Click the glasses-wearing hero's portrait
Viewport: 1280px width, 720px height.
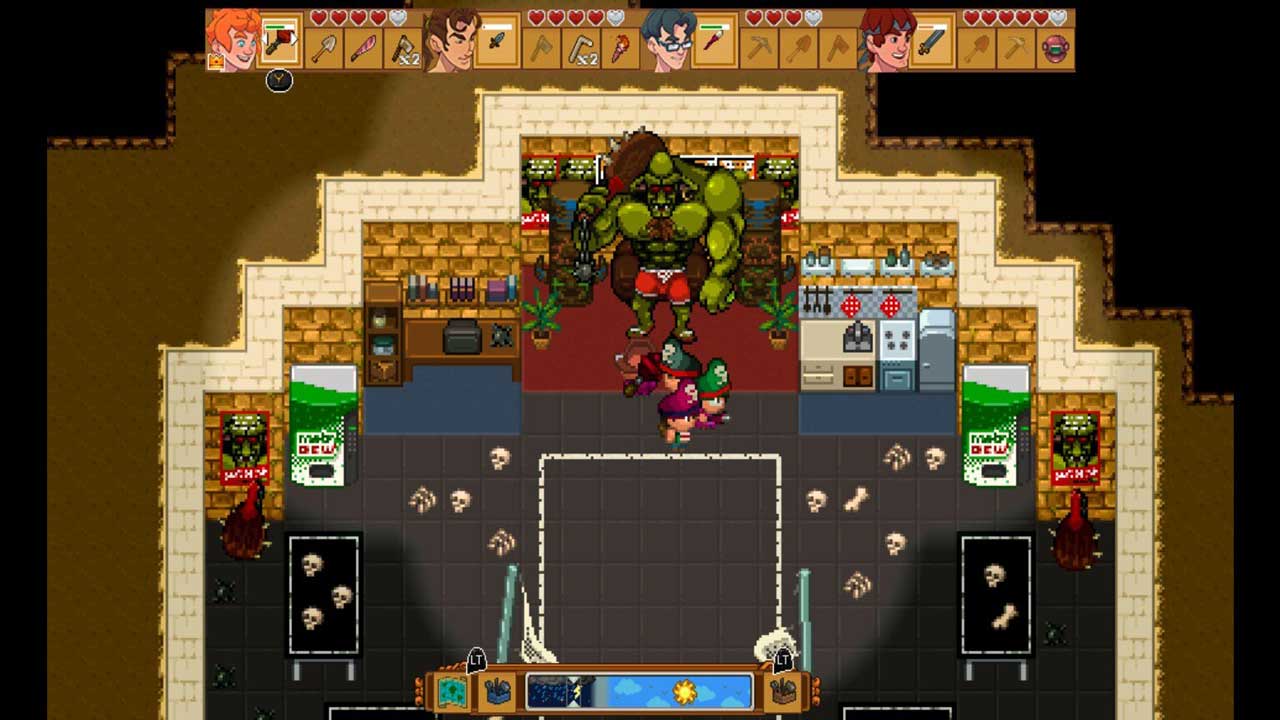pos(668,41)
